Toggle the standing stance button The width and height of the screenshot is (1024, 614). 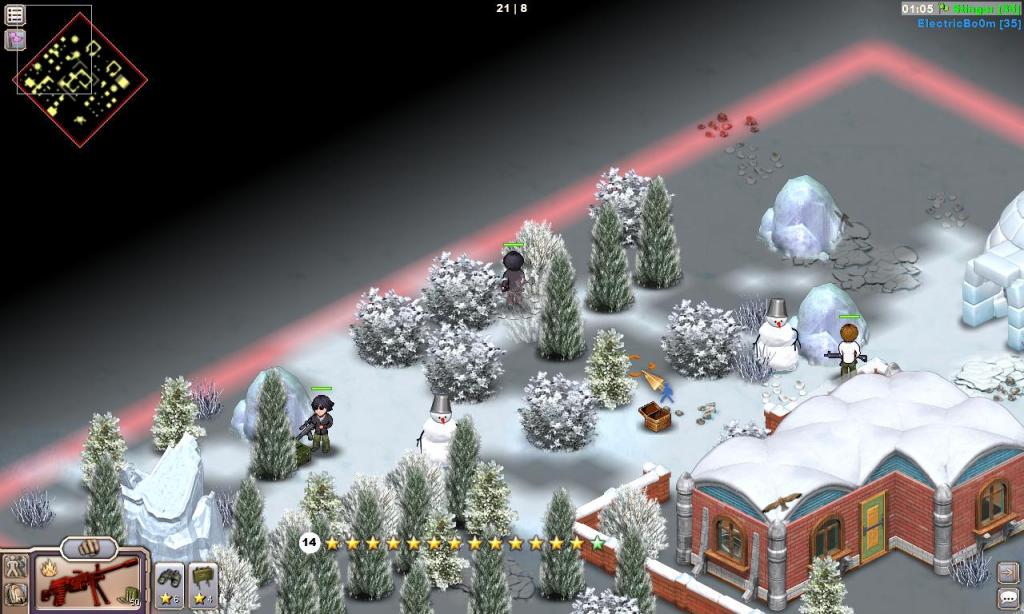click(15, 567)
